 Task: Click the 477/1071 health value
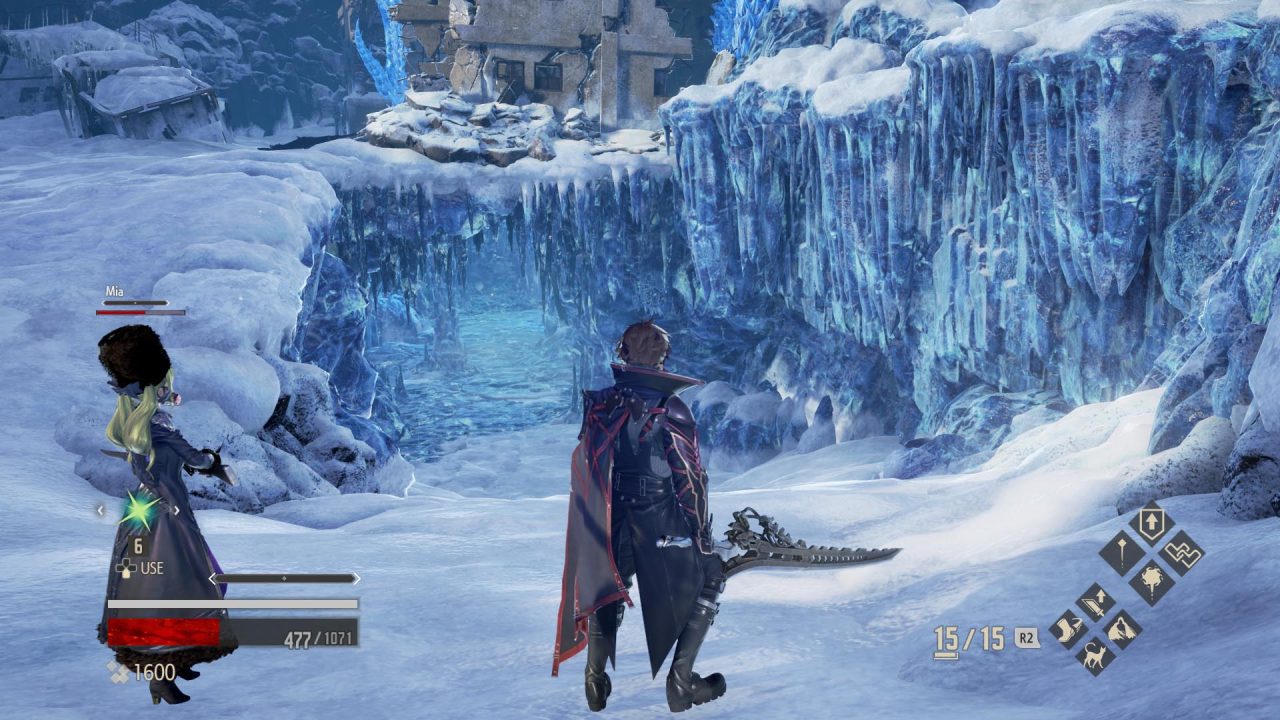(319, 637)
